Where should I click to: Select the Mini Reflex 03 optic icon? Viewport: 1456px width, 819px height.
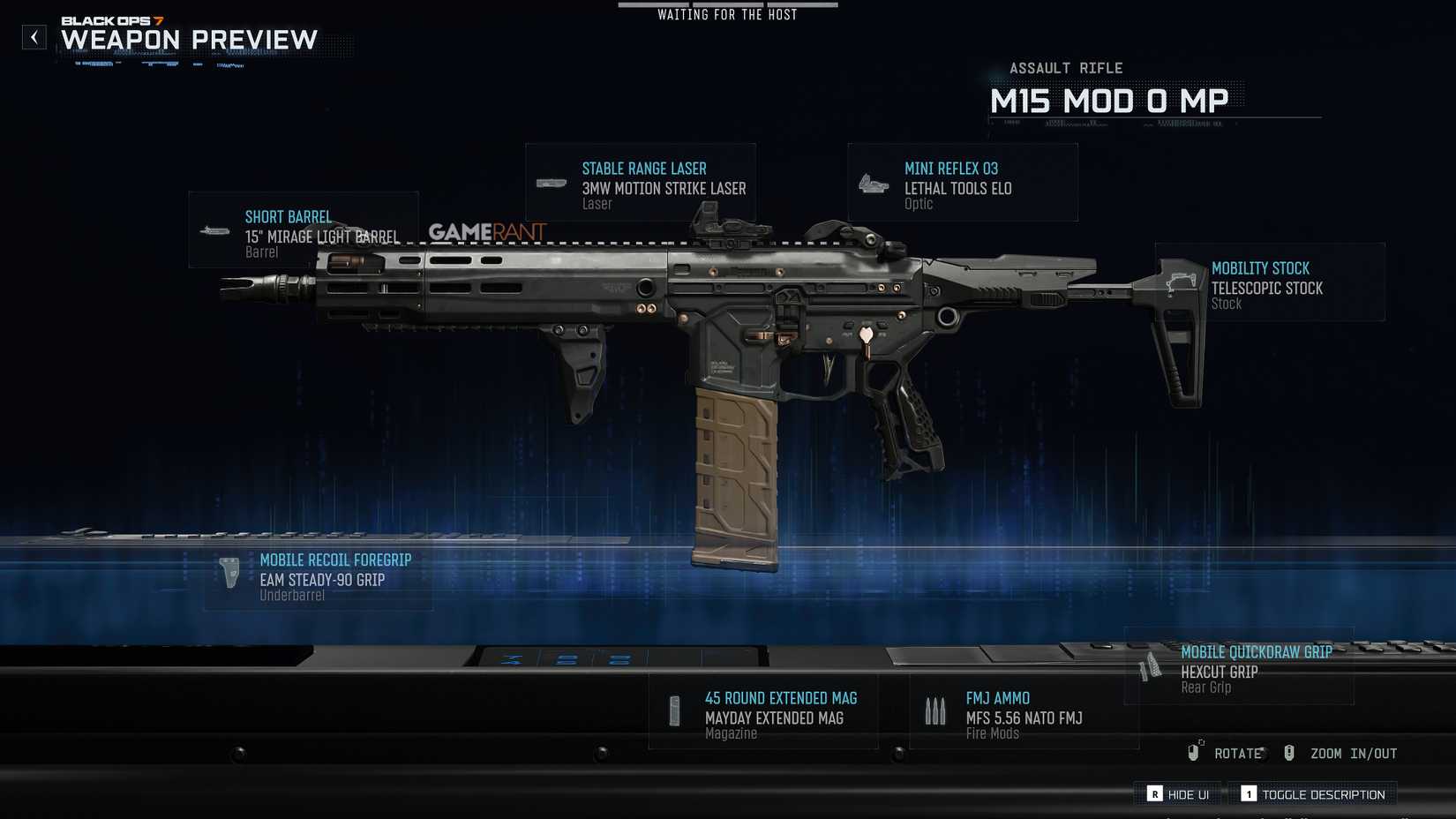tap(874, 183)
